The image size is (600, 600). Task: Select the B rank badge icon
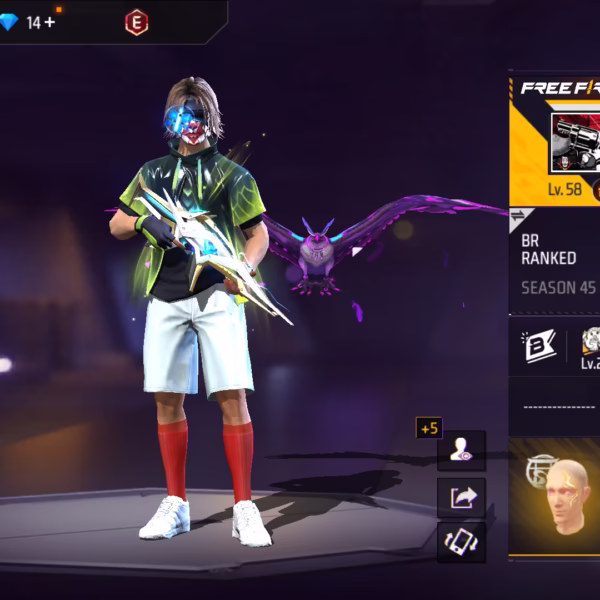coord(535,346)
